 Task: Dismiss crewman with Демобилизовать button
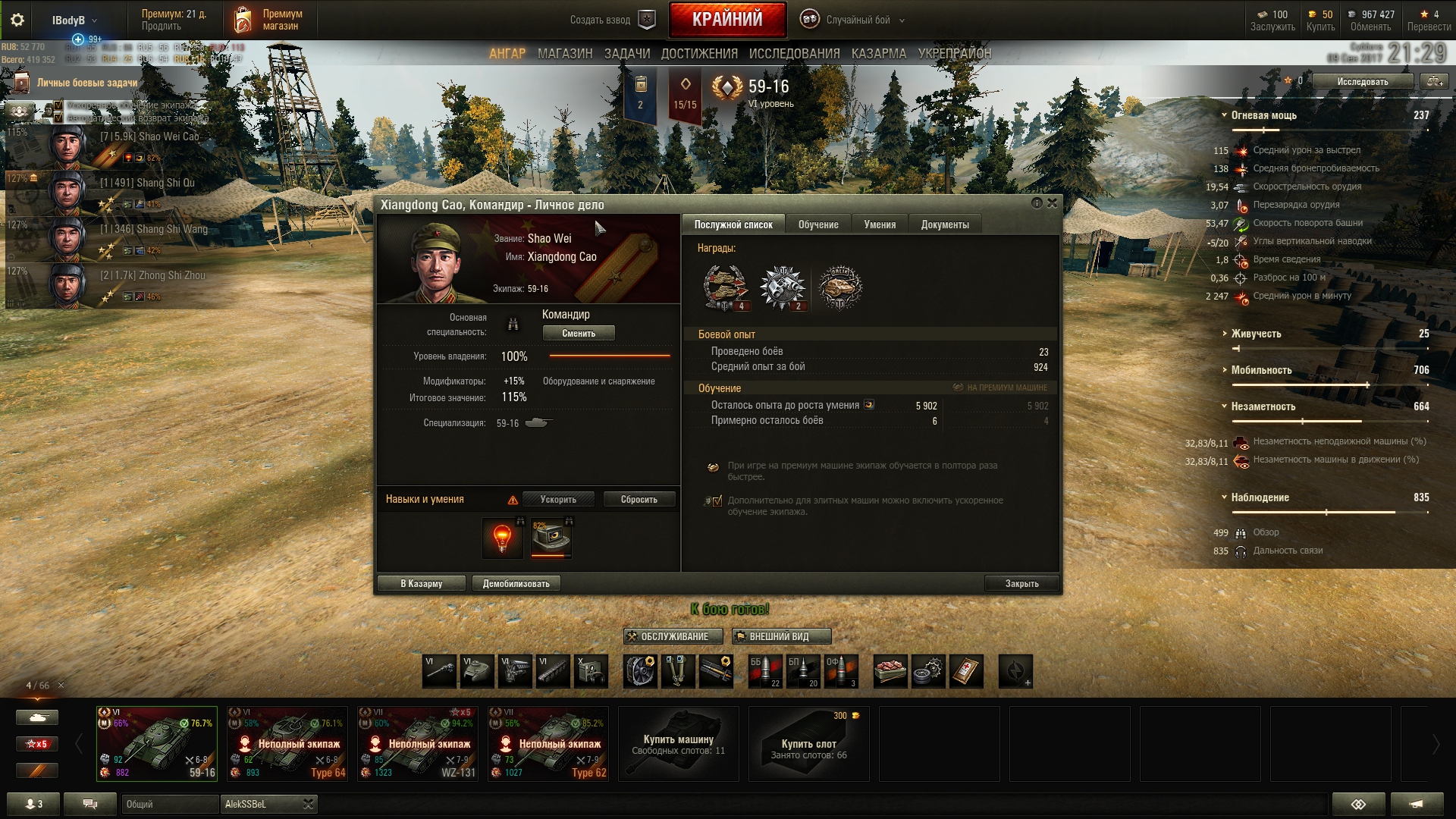(516, 584)
